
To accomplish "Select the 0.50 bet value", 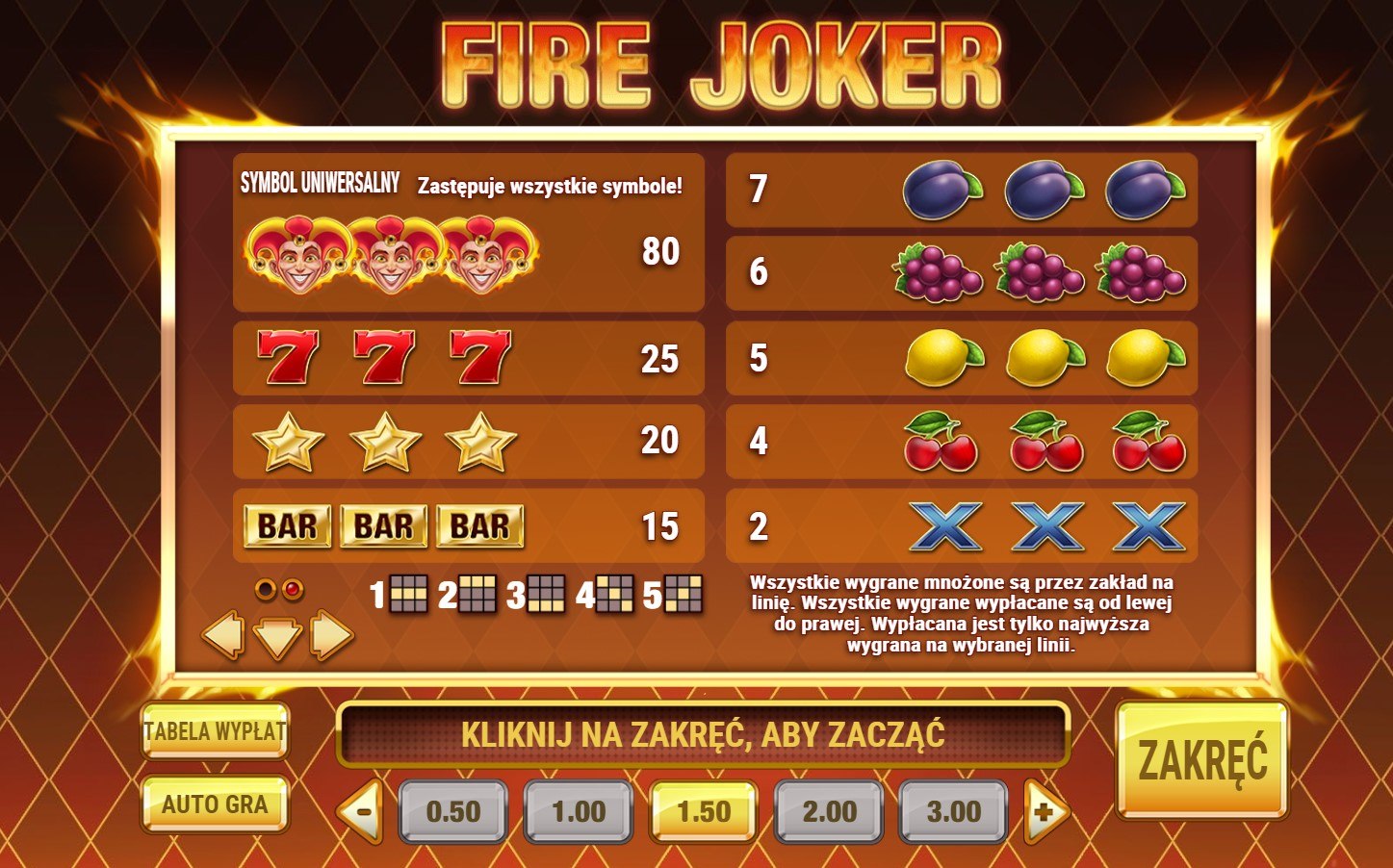I will coord(453,810).
